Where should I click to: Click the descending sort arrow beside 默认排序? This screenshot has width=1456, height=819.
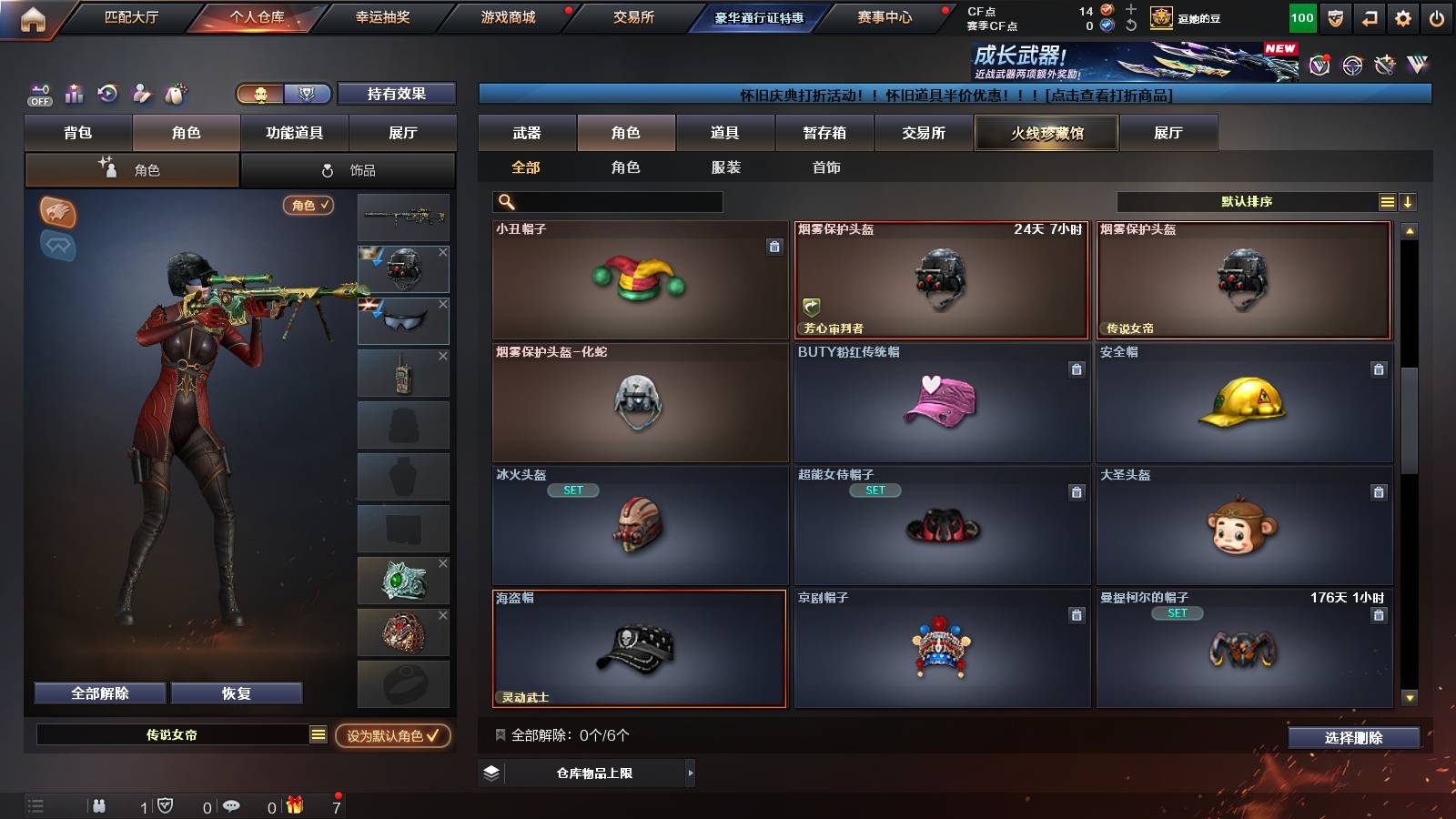[x=1409, y=201]
